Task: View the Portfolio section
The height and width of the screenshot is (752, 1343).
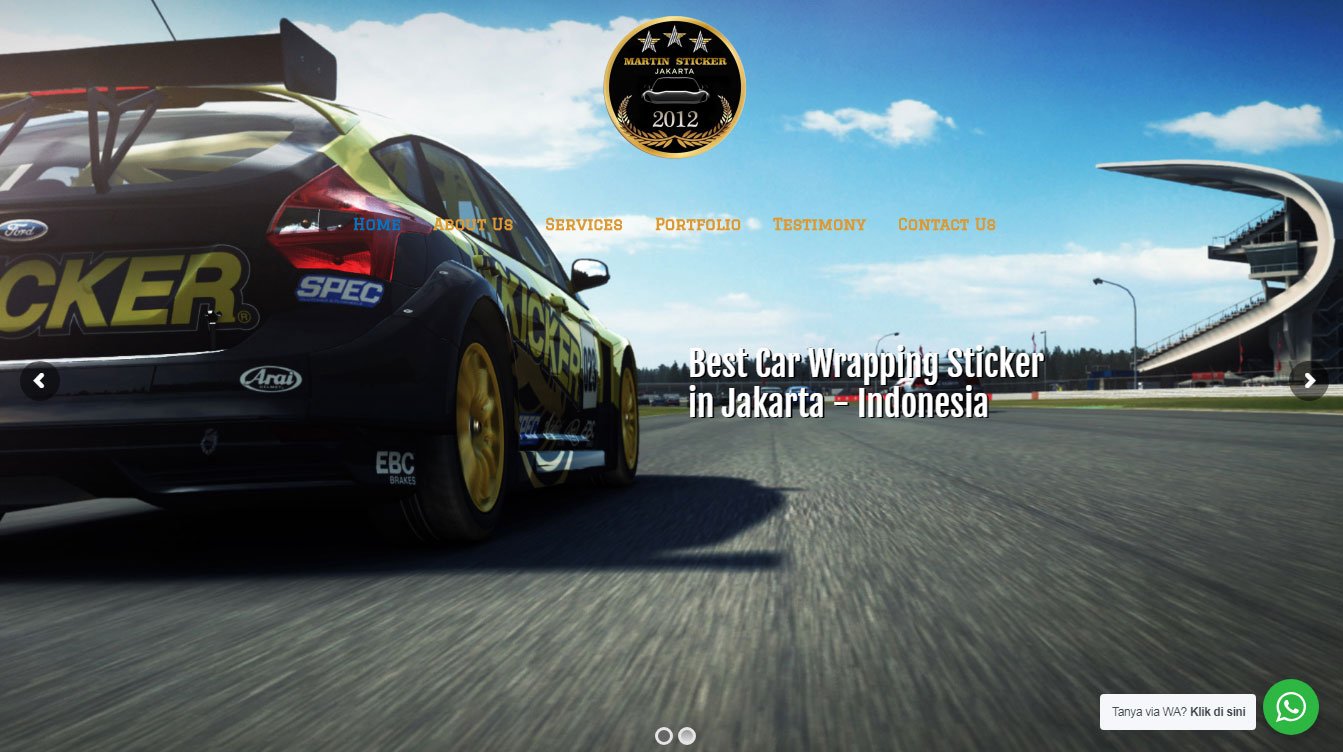Action: pyautogui.click(x=698, y=224)
